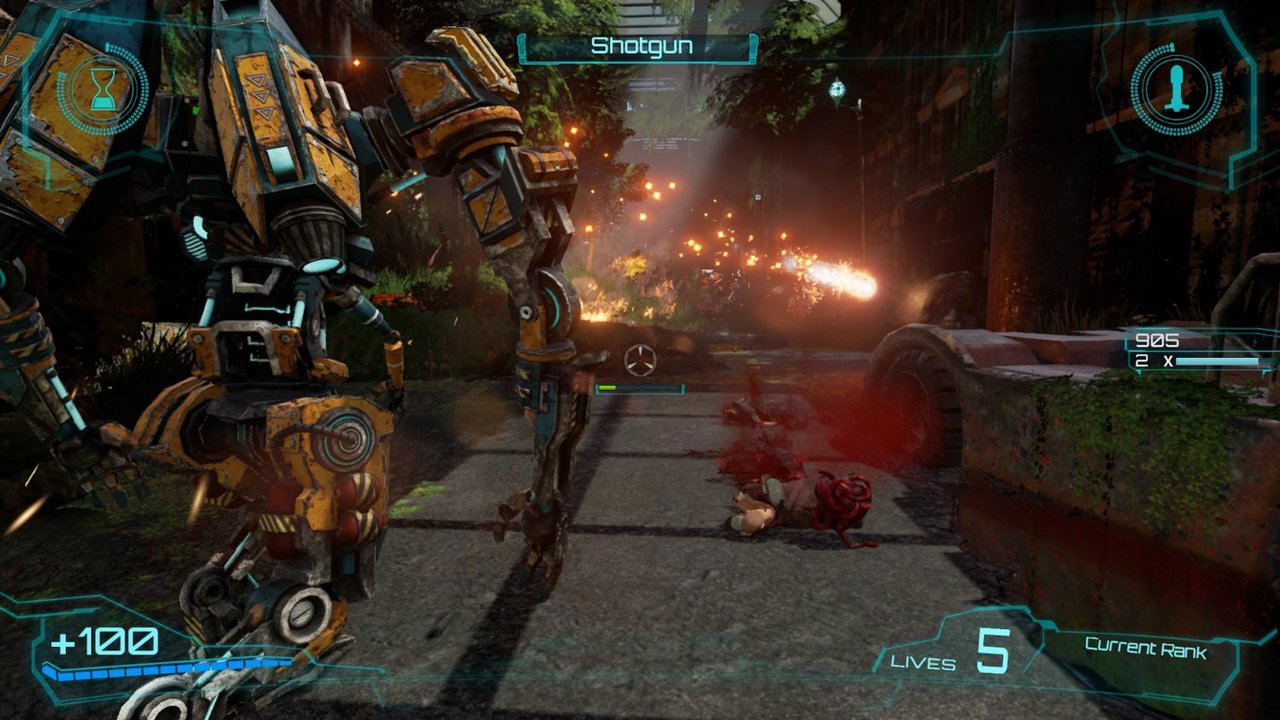This screenshot has width=1280, height=720.
Task: Select the missile ability icon
Action: [1177, 90]
